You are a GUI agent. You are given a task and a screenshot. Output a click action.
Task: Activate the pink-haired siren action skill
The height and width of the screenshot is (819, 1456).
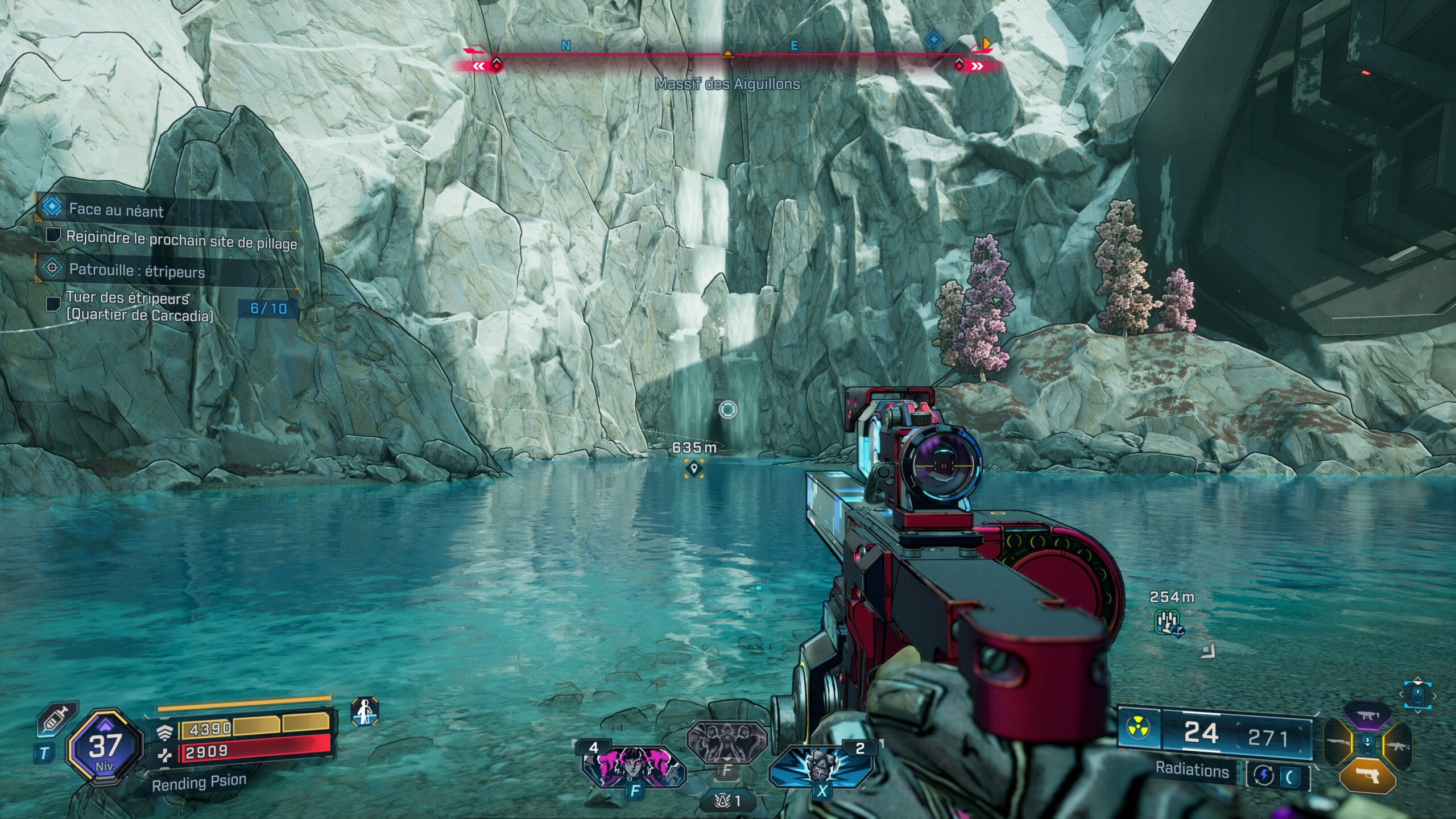tap(634, 766)
